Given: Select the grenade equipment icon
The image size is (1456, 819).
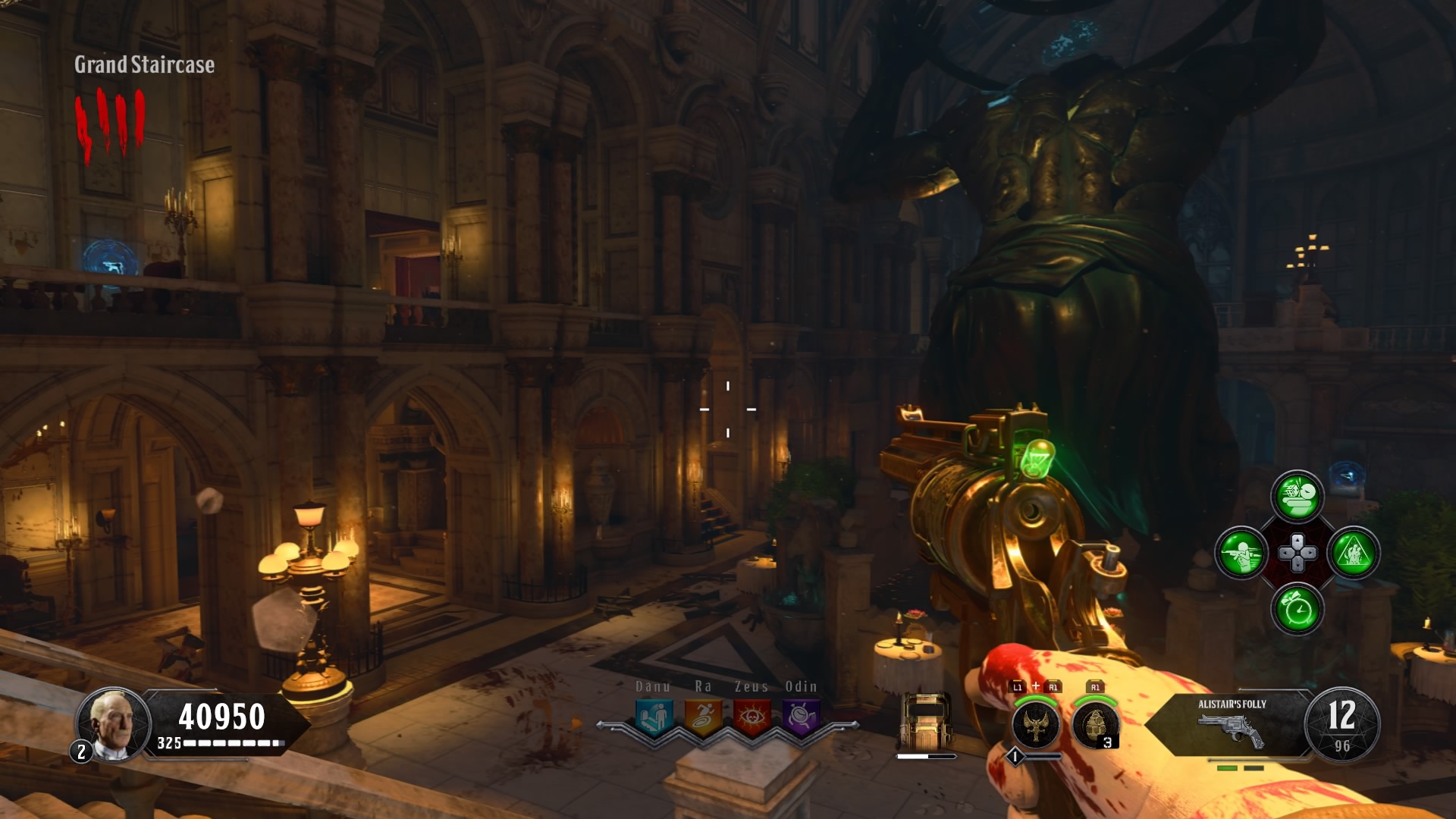Looking at the screenshot, I should click(x=1095, y=724).
